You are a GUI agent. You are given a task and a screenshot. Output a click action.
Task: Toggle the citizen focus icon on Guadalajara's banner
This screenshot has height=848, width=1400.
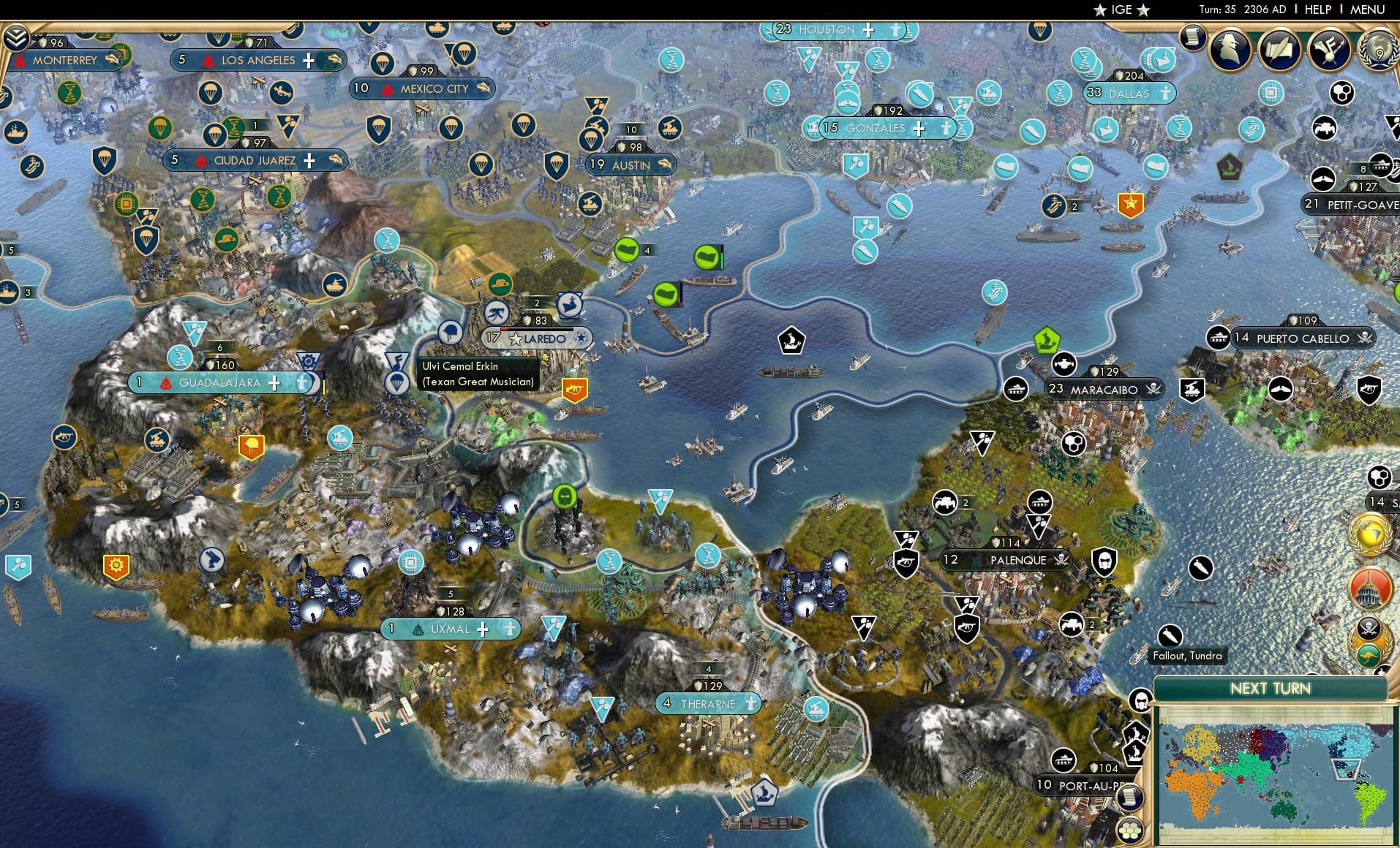pyautogui.click(x=301, y=382)
